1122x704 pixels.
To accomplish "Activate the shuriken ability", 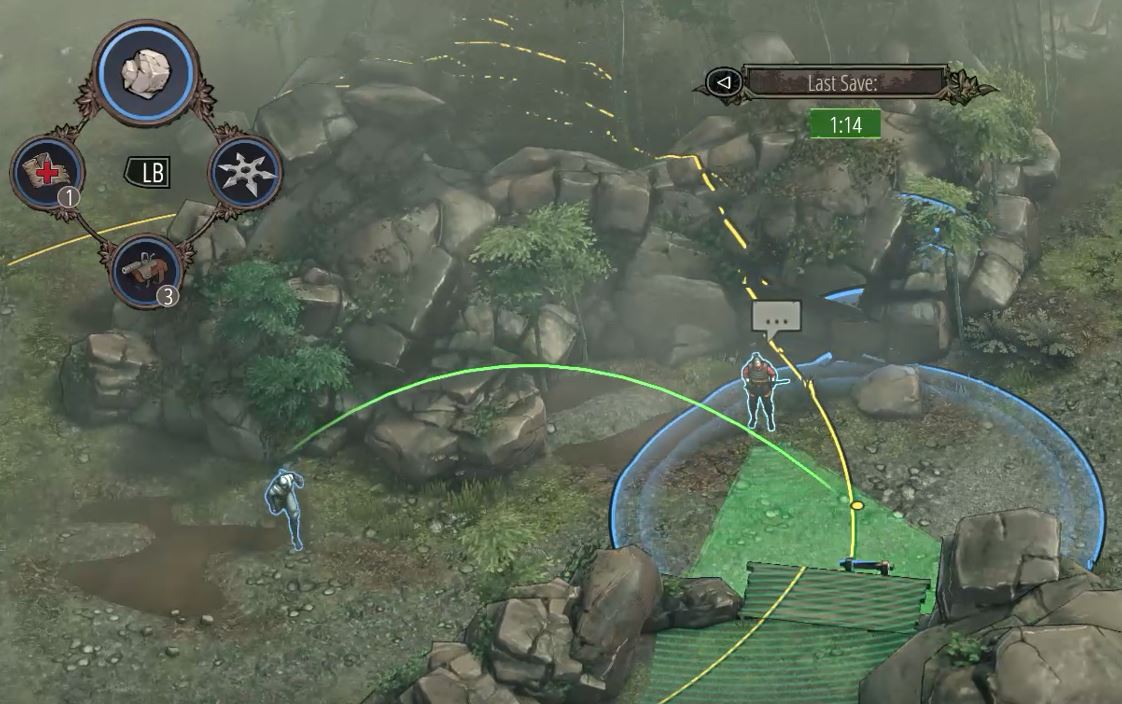I will click(245, 172).
